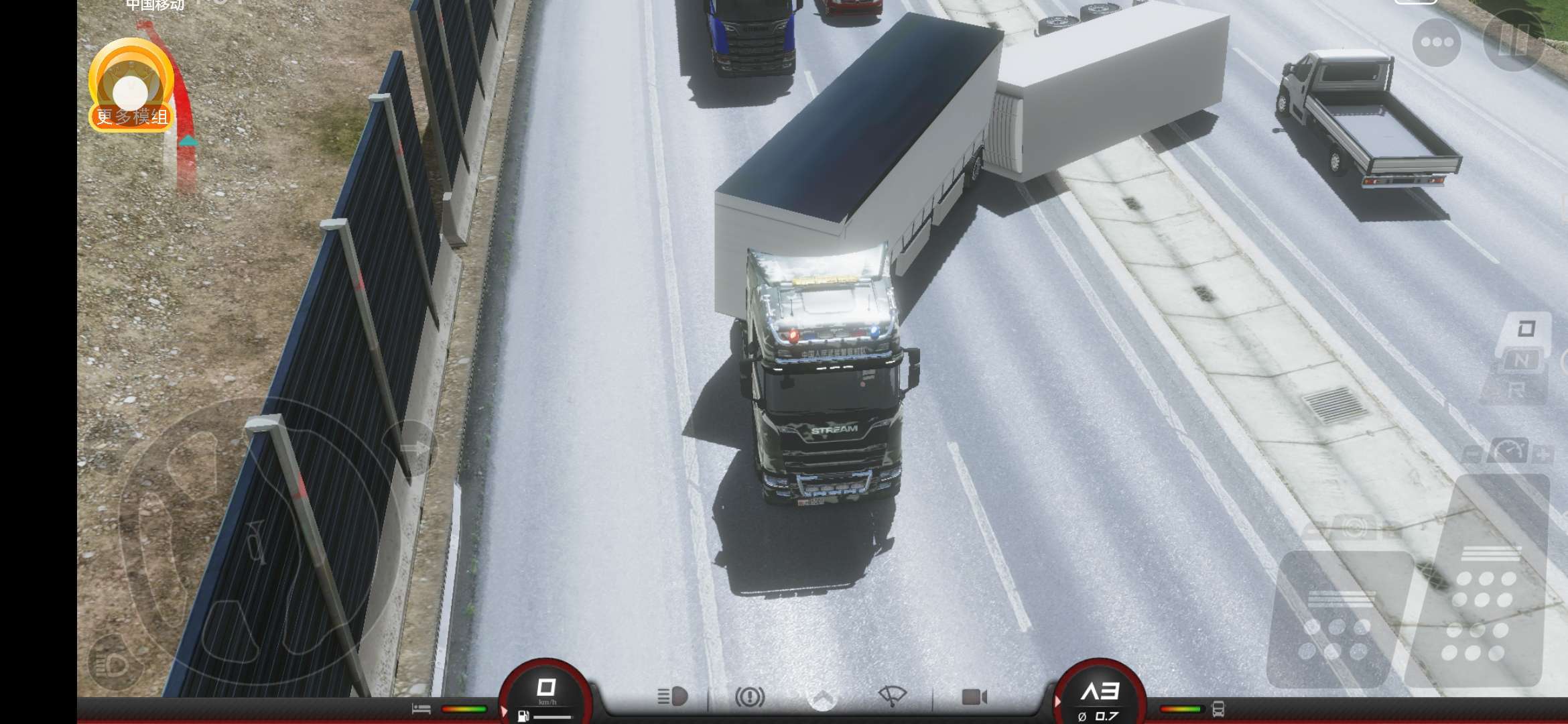This screenshot has height=724, width=1568.
Task: Shift the gear selector to R
Action: (1517, 390)
